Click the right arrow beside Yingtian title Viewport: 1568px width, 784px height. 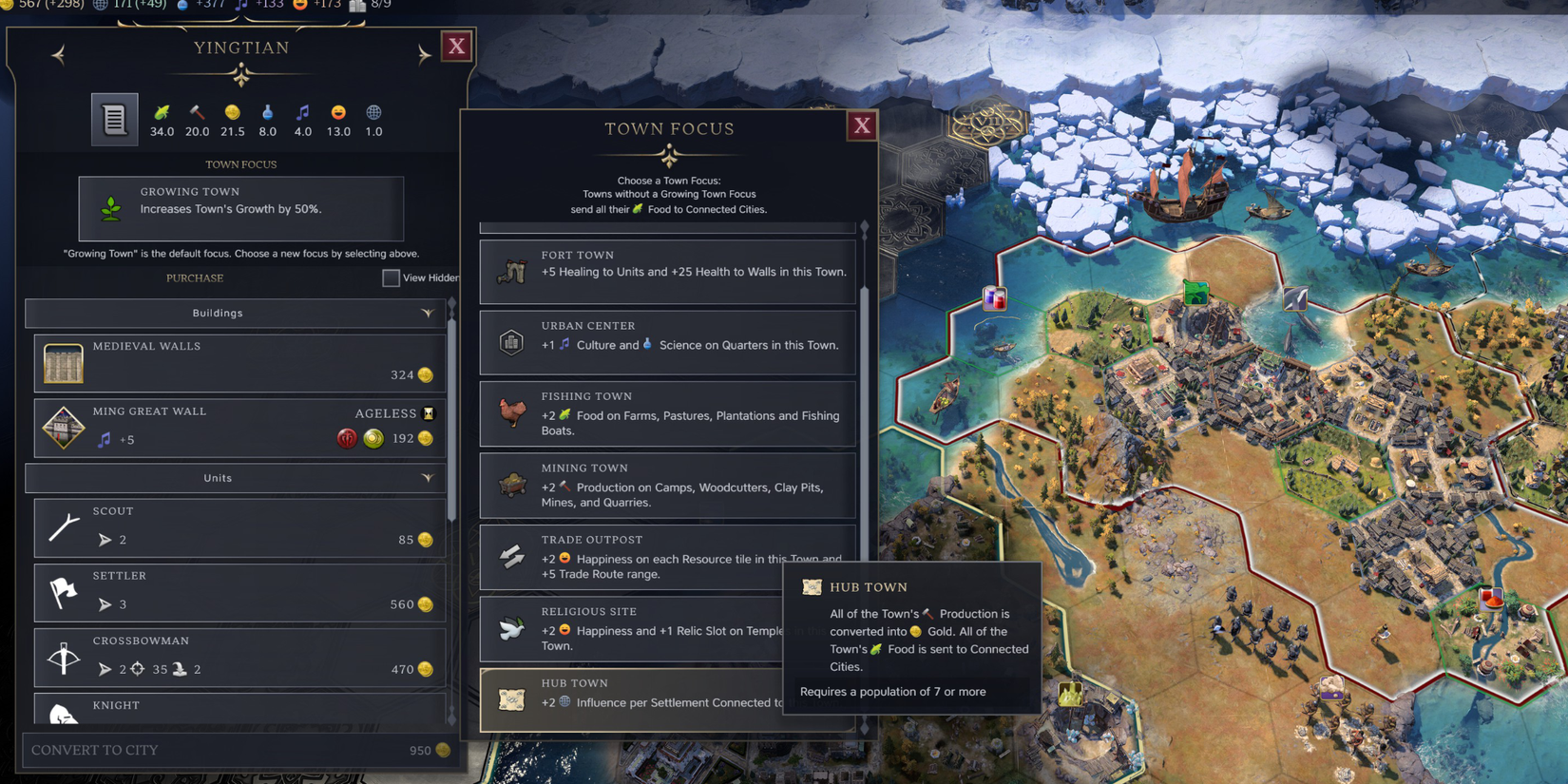(423, 55)
